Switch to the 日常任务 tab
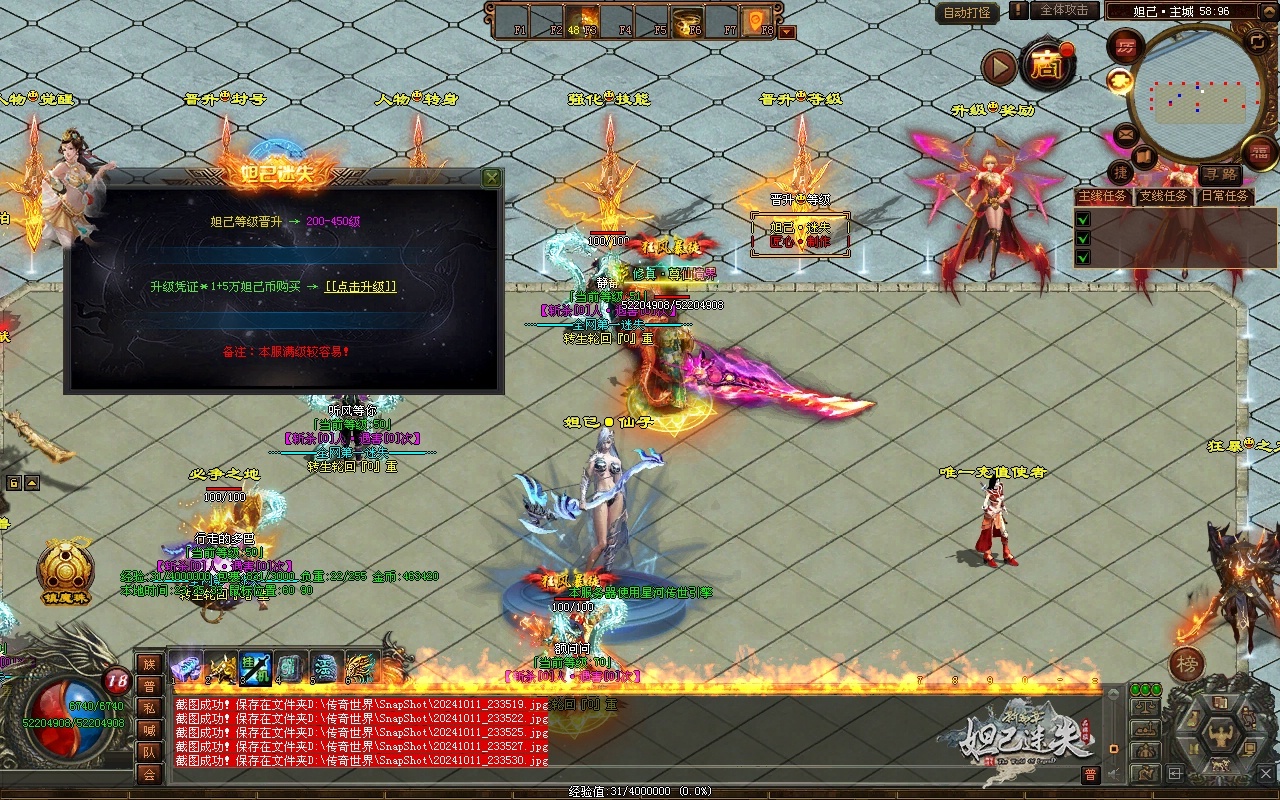 (1224, 196)
